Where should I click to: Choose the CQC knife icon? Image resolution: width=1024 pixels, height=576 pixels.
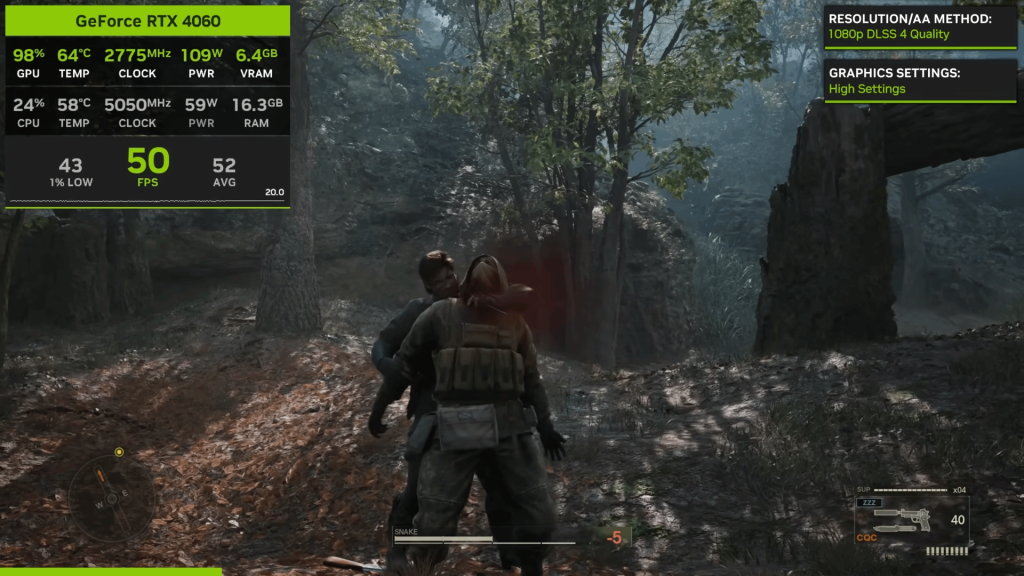tap(897, 529)
